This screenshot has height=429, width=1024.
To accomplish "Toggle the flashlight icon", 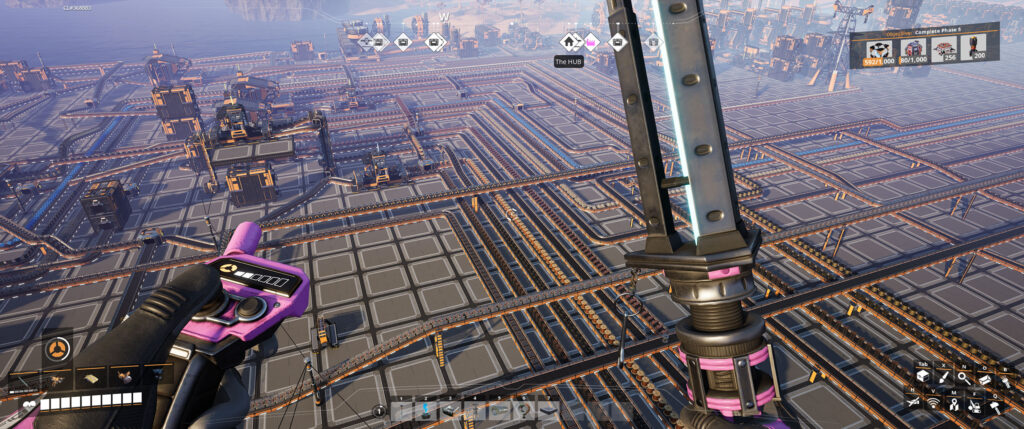I will (x=1006, y=381).
